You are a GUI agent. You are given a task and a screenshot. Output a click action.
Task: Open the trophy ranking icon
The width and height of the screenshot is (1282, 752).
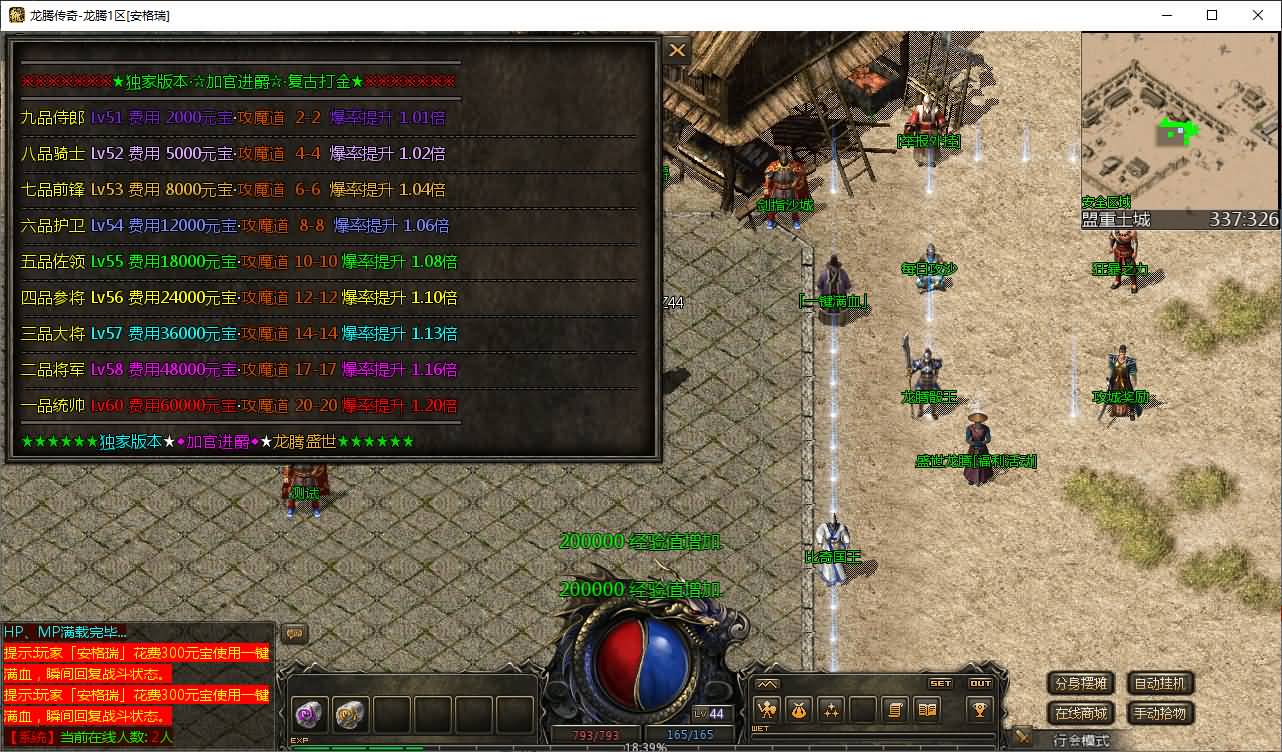(979, 709)
